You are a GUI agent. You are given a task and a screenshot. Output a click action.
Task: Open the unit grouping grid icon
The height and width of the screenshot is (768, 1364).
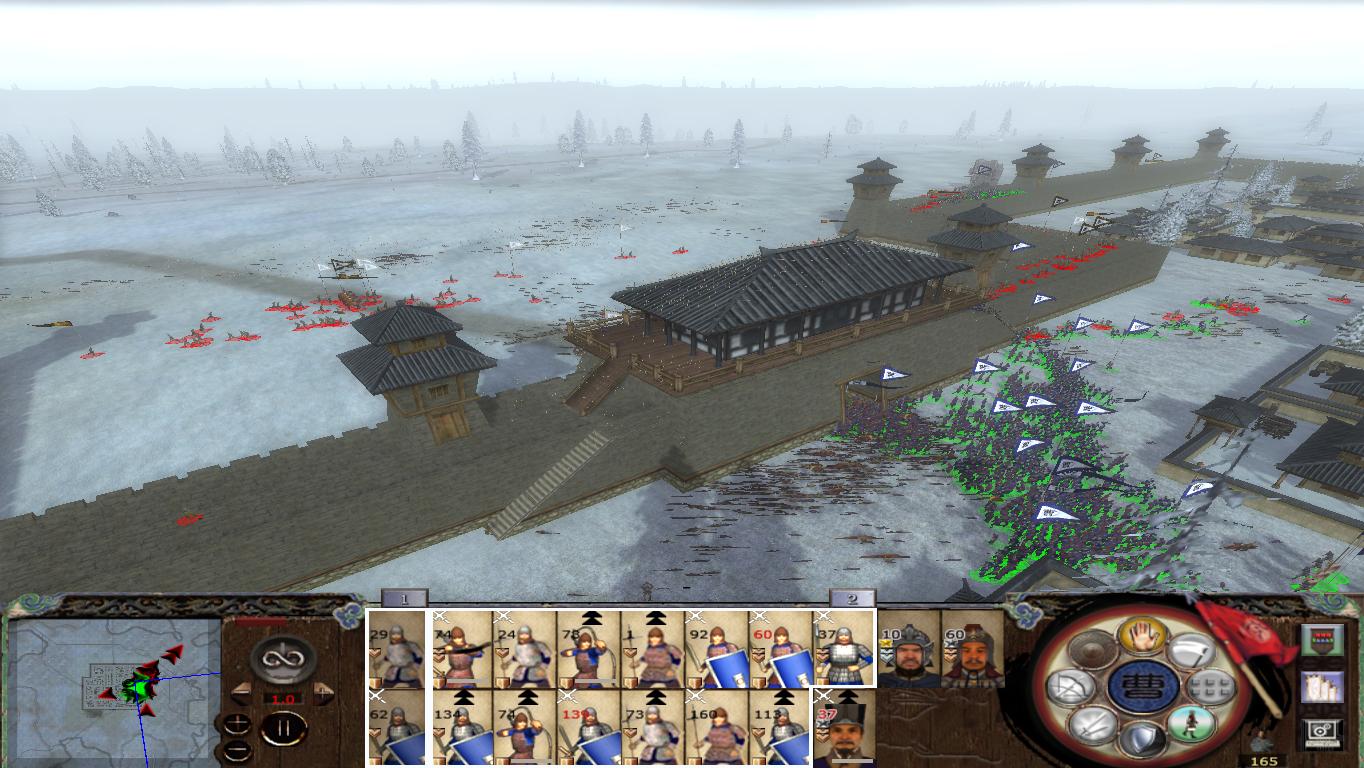(x=1212, y=688)
